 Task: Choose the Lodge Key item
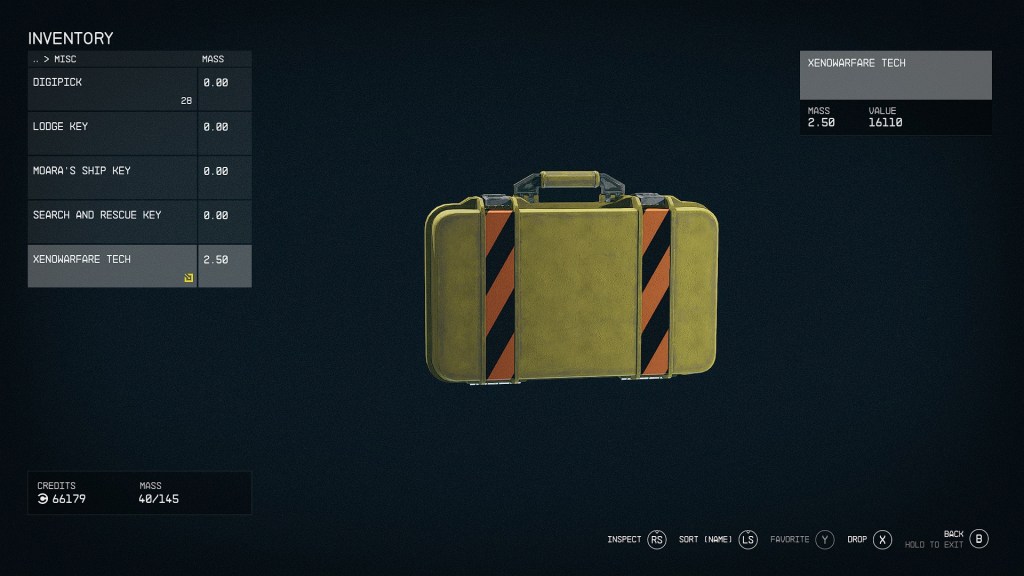[x=112, y=133]
